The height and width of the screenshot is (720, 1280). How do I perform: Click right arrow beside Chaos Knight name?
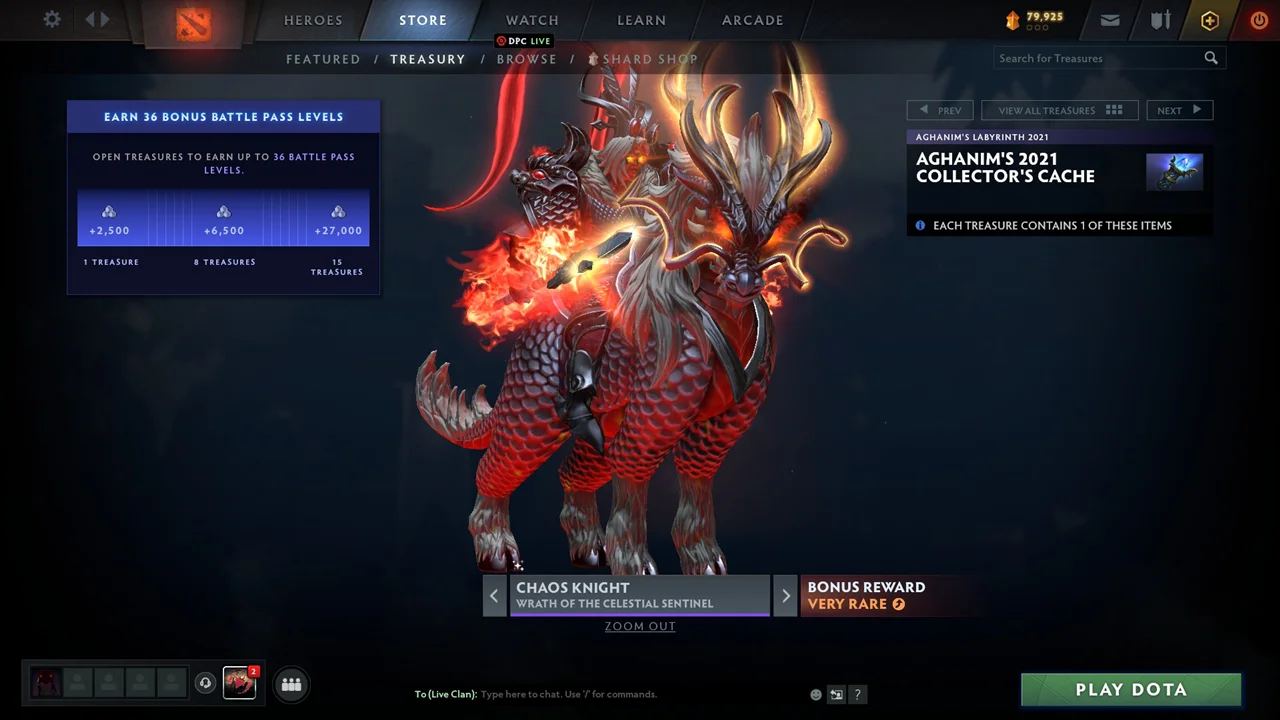click(786, 595)
